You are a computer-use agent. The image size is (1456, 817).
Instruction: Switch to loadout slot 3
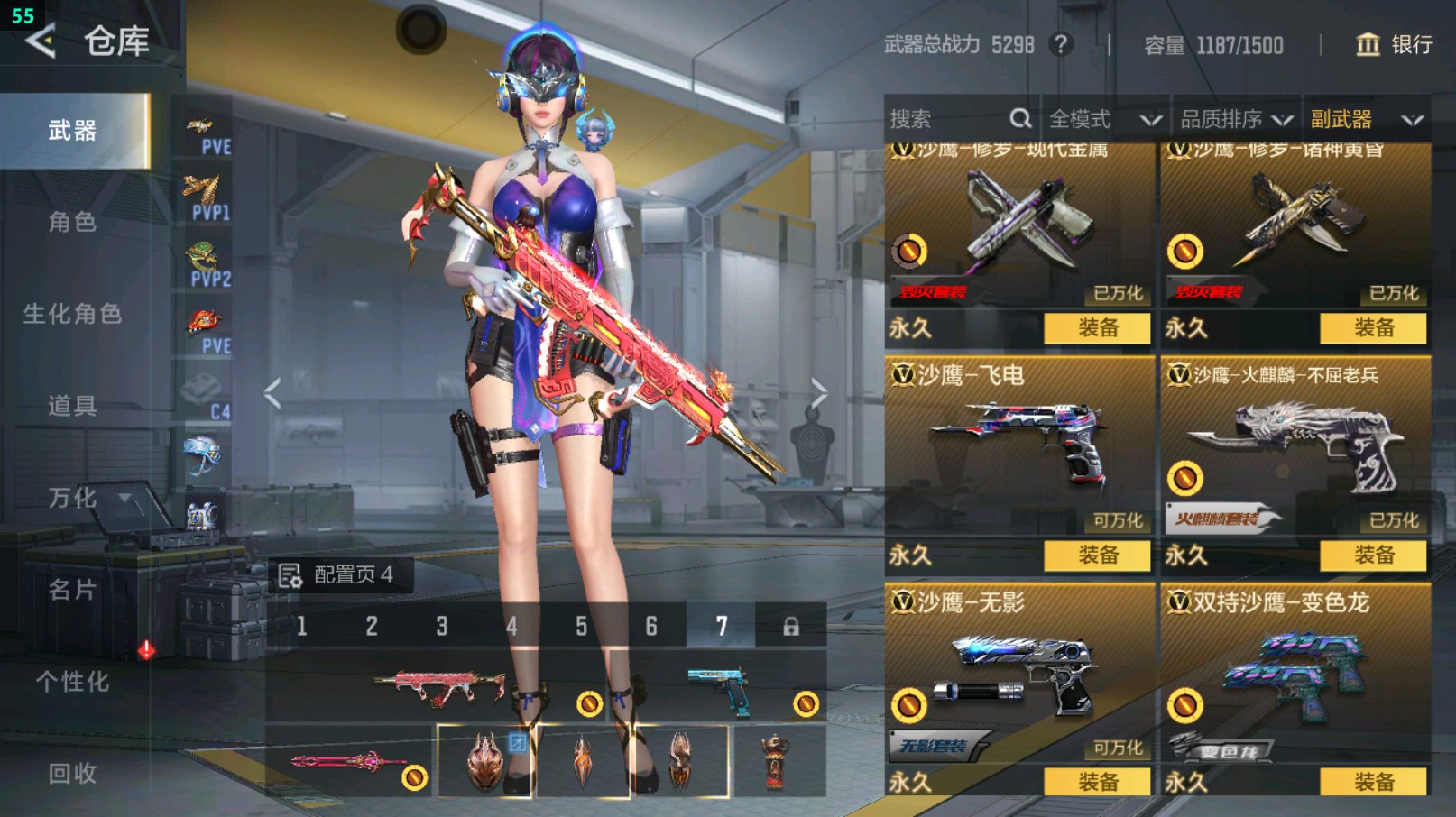click(441, 626)
